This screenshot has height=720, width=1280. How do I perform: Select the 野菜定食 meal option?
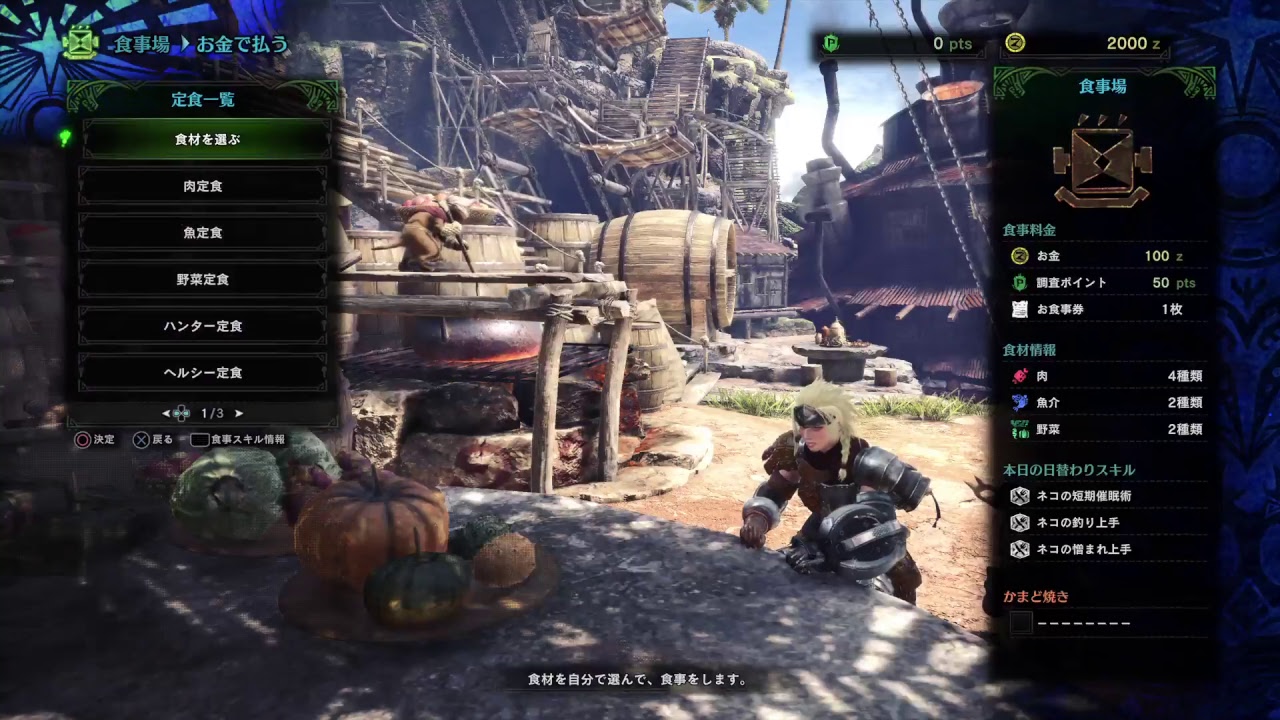point(203,280)
